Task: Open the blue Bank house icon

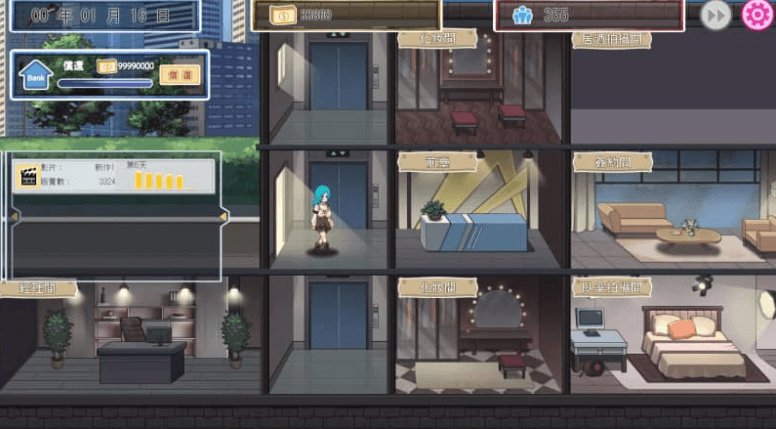Action: [37, 75]
